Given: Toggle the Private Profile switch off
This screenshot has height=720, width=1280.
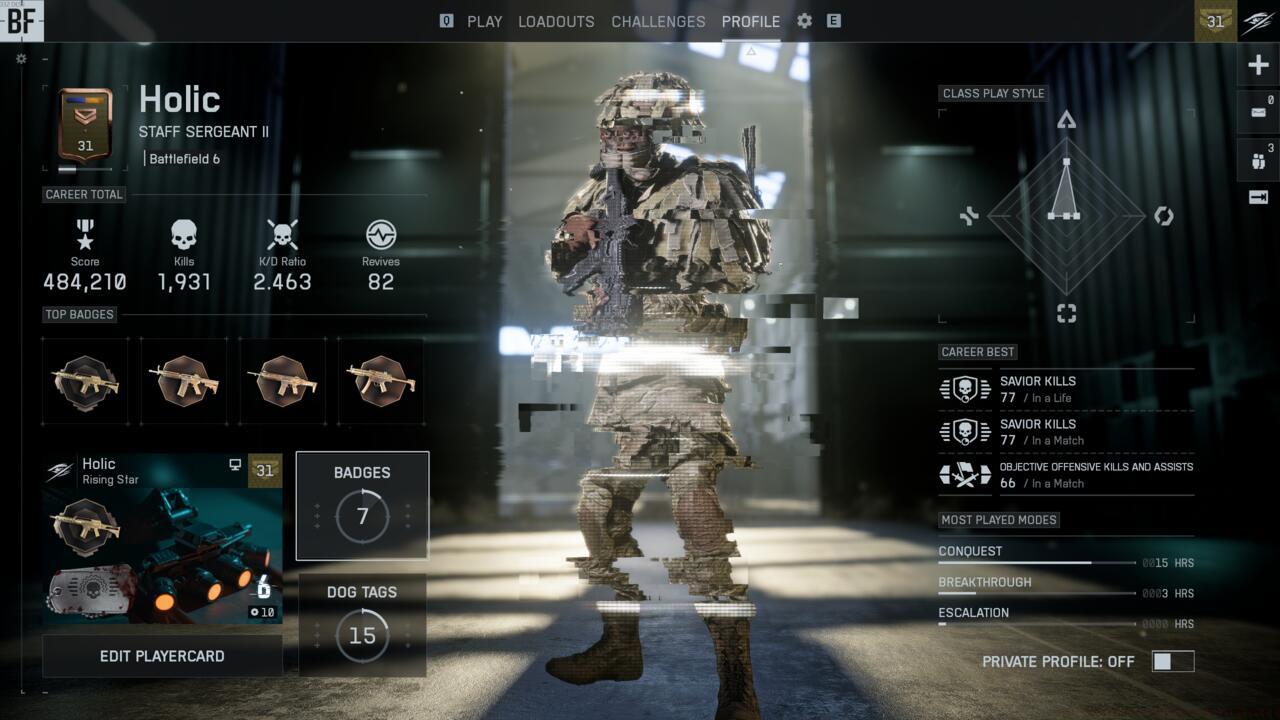Looking at the screenshot, I should (x=1172, y=661).
